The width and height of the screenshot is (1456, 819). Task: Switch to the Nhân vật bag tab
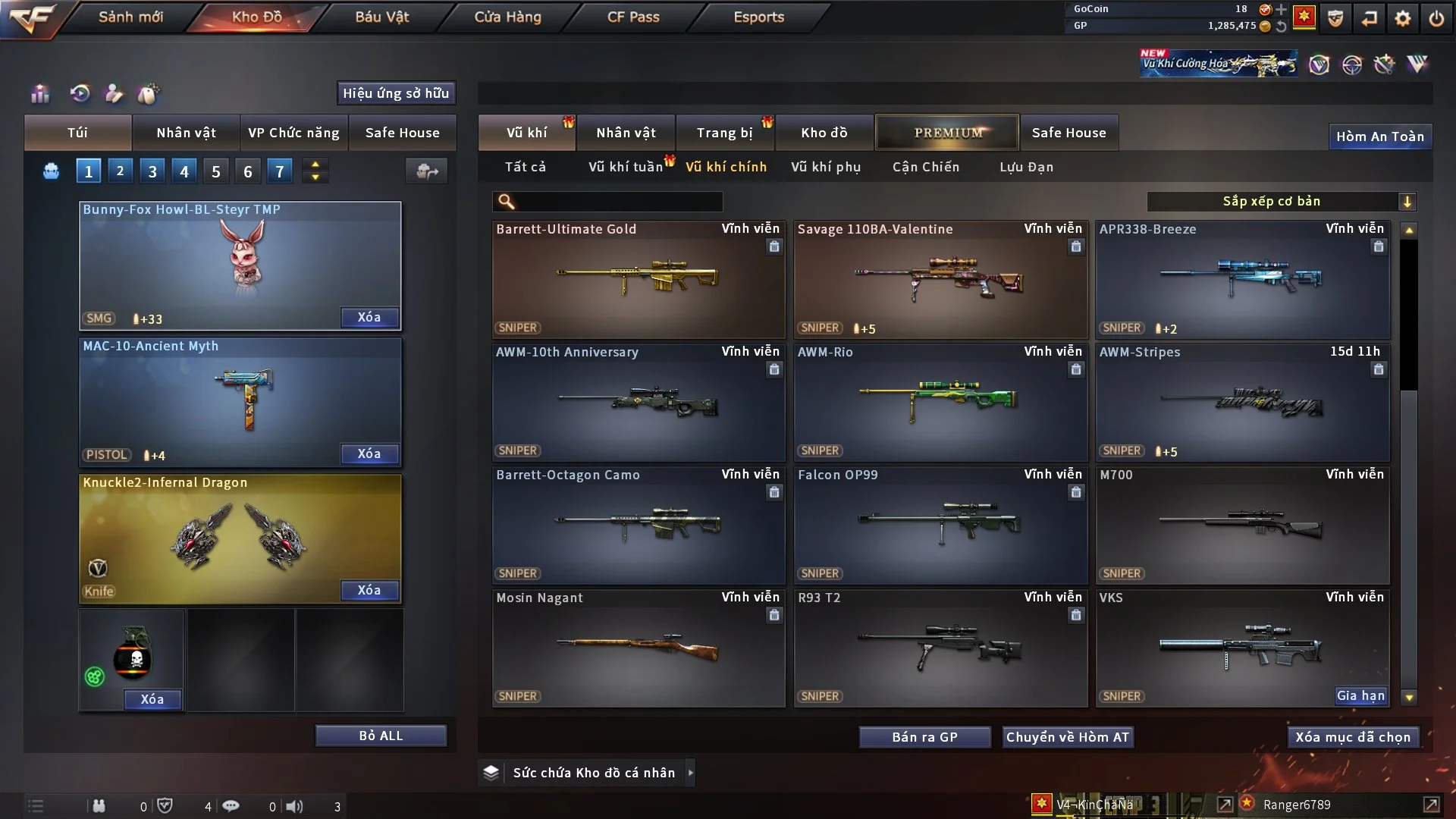click(x=186, y=133)
